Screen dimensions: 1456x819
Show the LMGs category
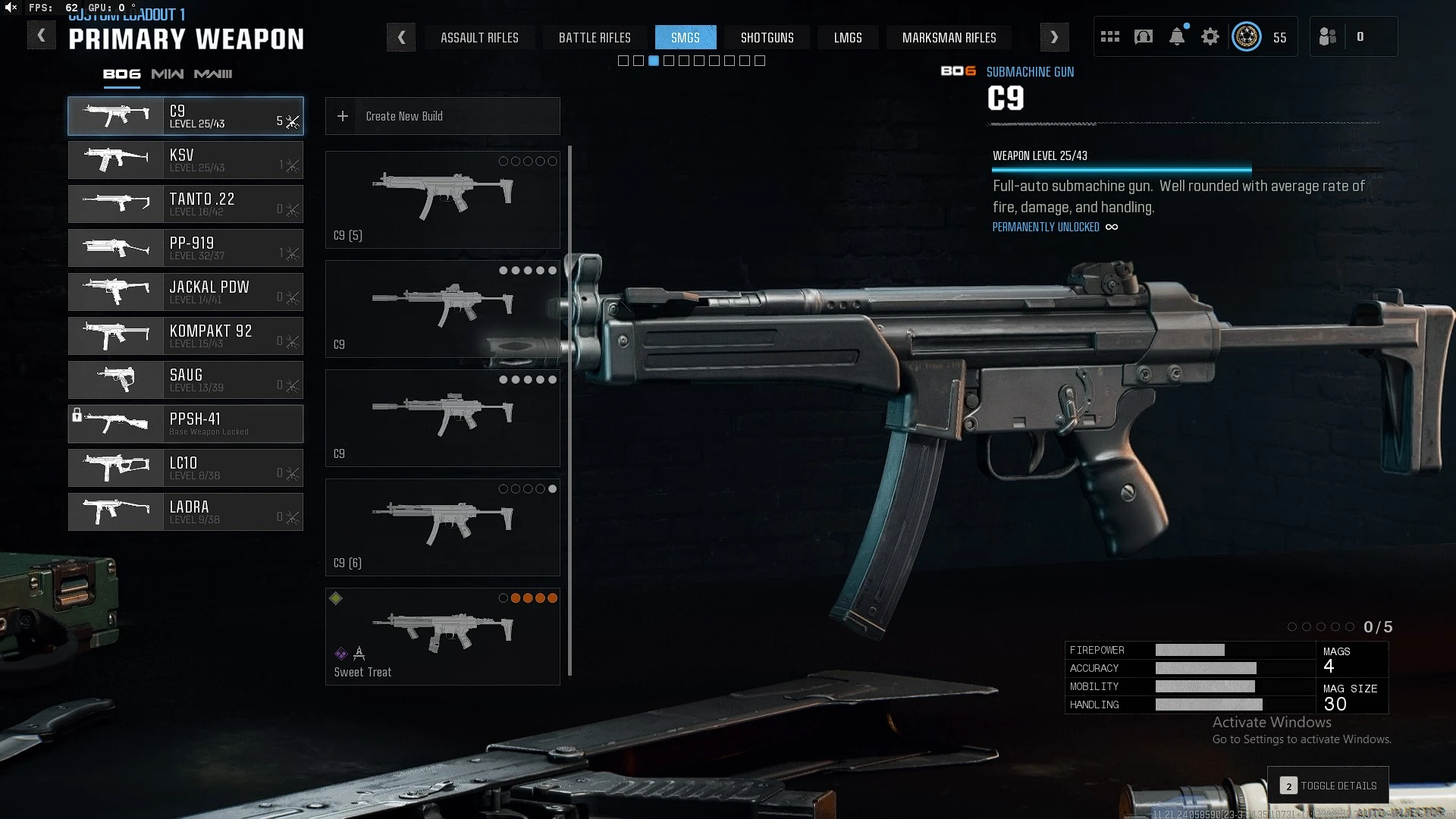pos(848,37)
